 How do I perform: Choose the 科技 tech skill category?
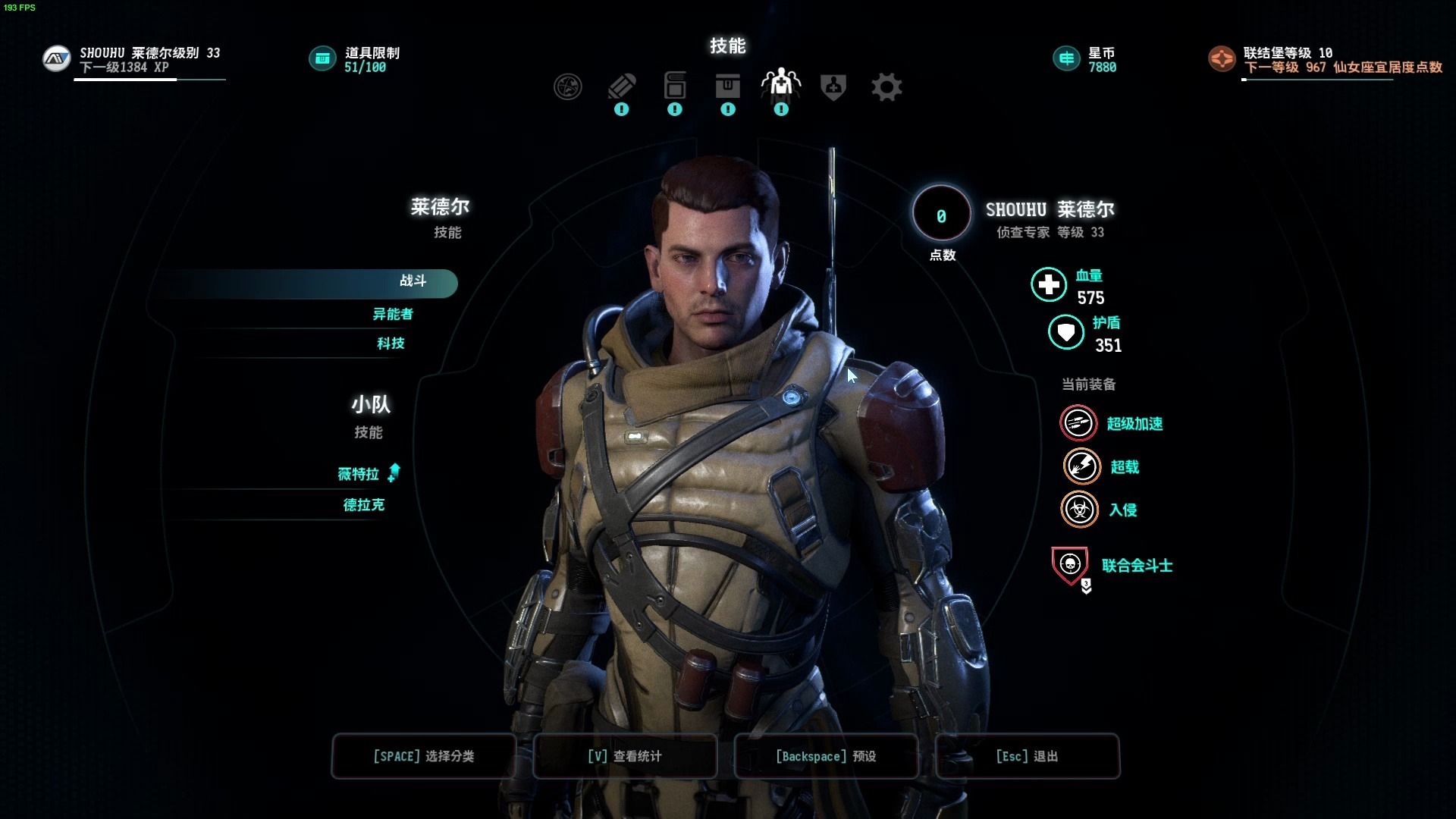point(391,344)
